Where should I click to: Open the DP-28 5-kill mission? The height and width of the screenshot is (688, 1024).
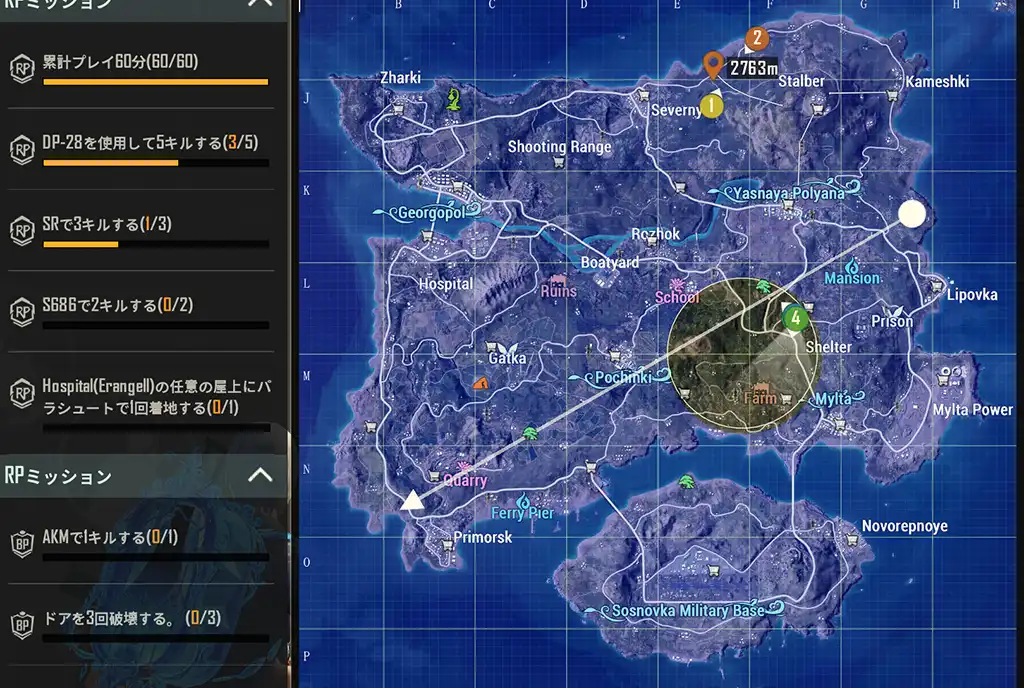[x=145, y=148]
